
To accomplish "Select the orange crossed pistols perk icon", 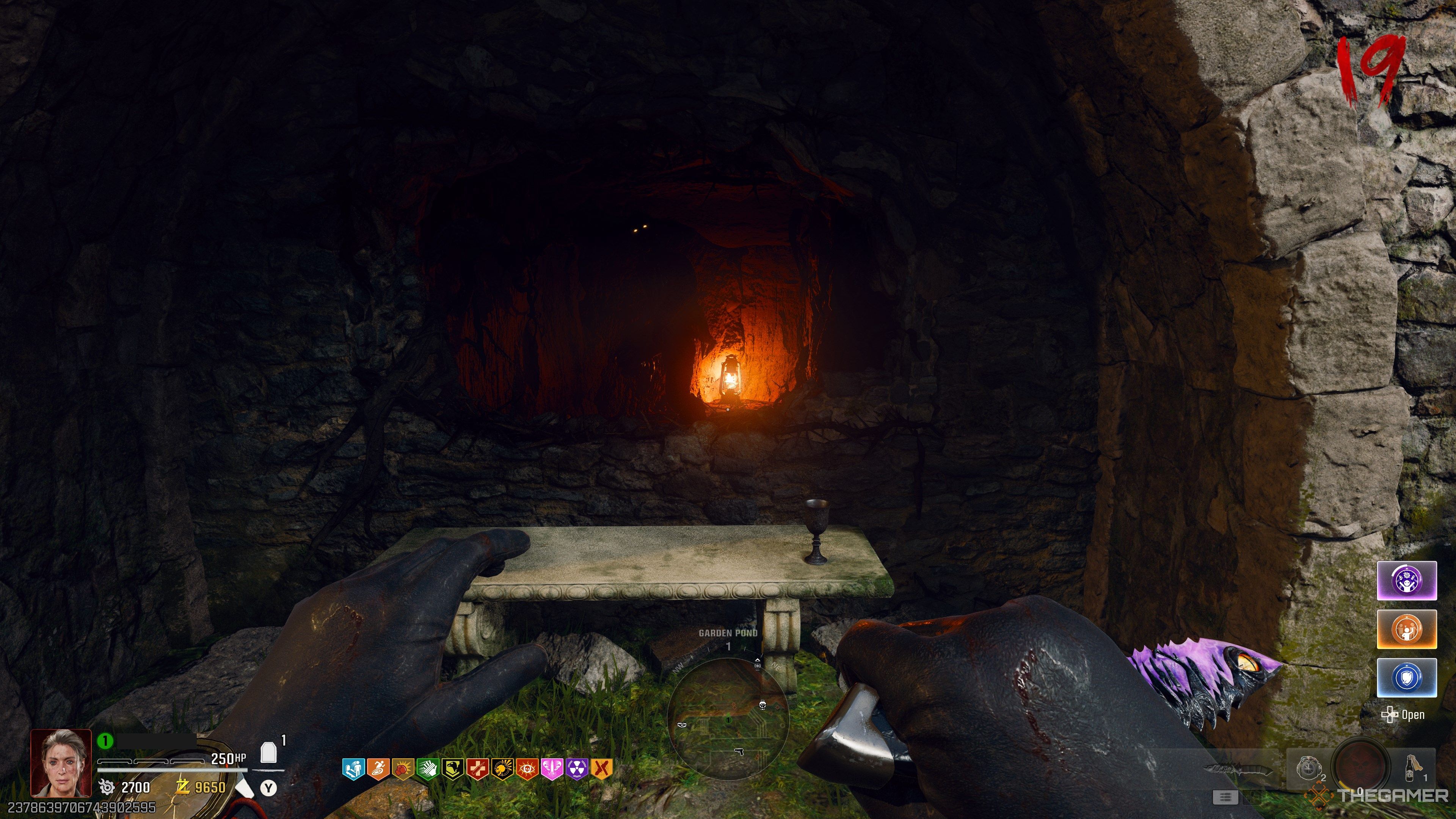I will pyautogui.click(x=602, y=769).
